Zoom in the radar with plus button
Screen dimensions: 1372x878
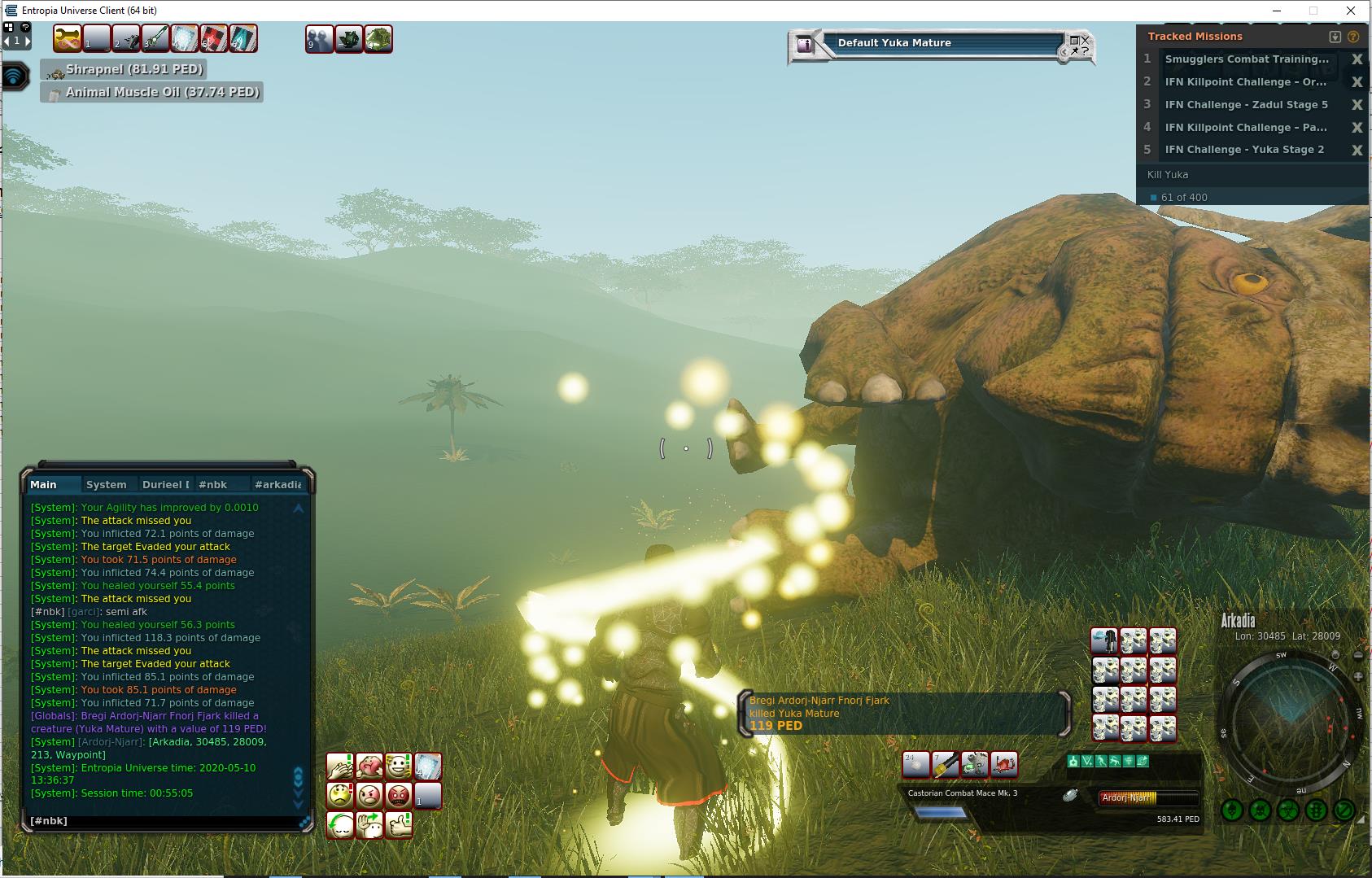pos(1358,676)
